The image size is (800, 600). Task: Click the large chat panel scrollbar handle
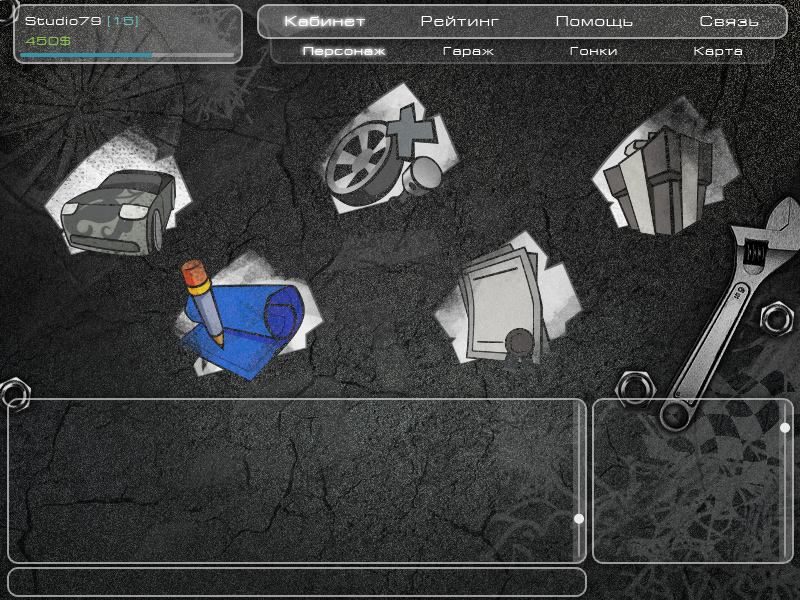coord(578,519)
